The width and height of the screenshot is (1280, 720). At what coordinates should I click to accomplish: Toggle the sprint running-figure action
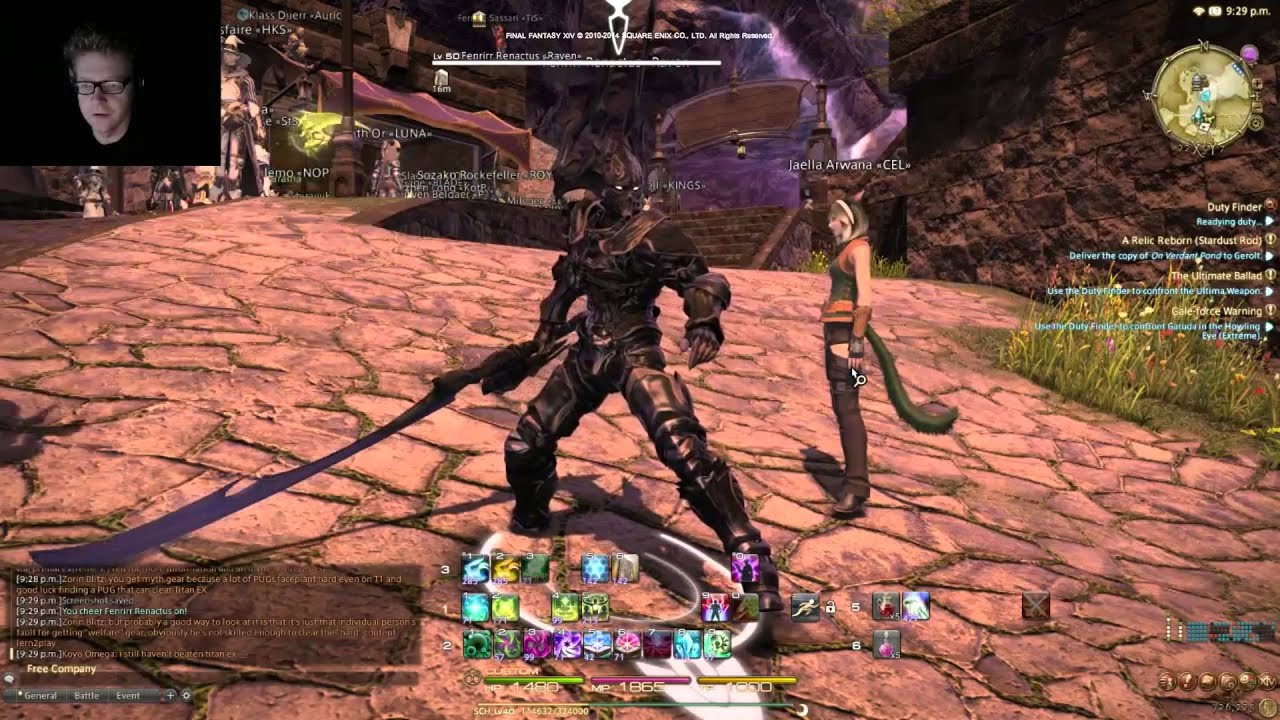805,606
